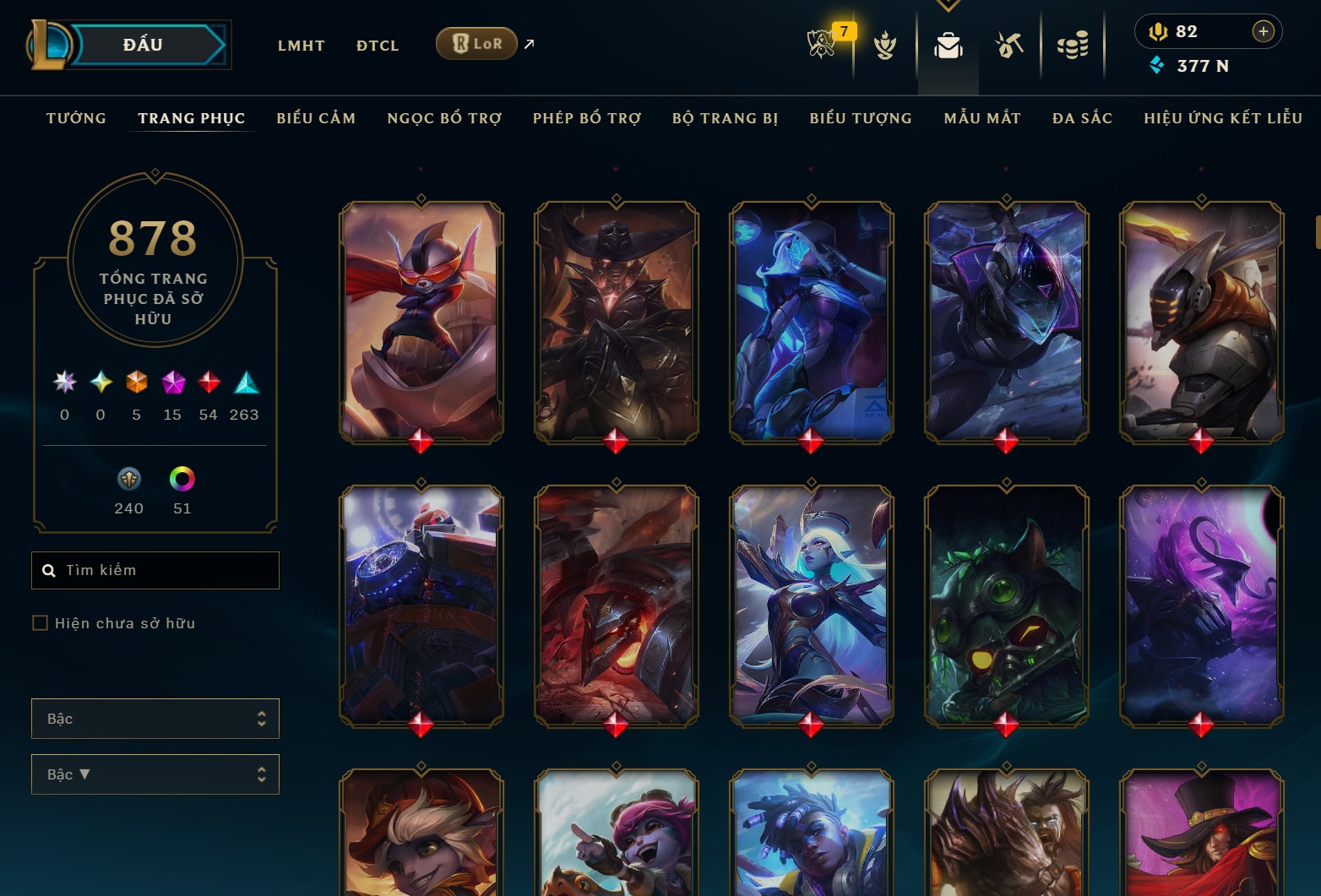1321x896 pixels.
Task: Open Hextech Crafting loot icon
Action: click(x=1009, y=46)
